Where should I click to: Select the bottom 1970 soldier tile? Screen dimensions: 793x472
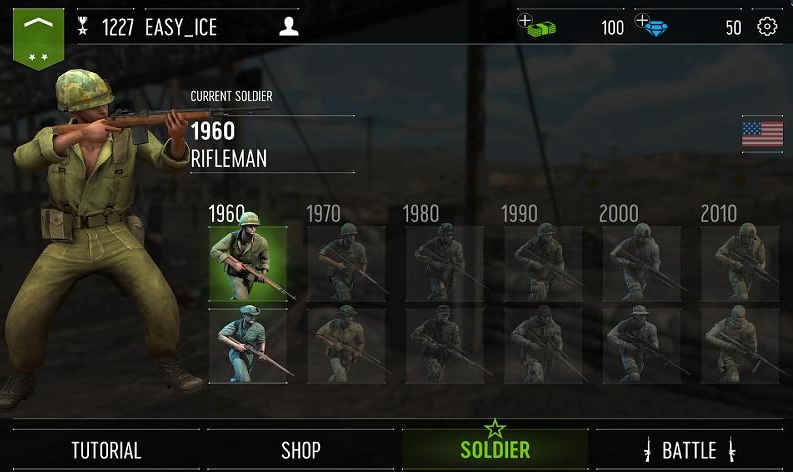[346, 345]
